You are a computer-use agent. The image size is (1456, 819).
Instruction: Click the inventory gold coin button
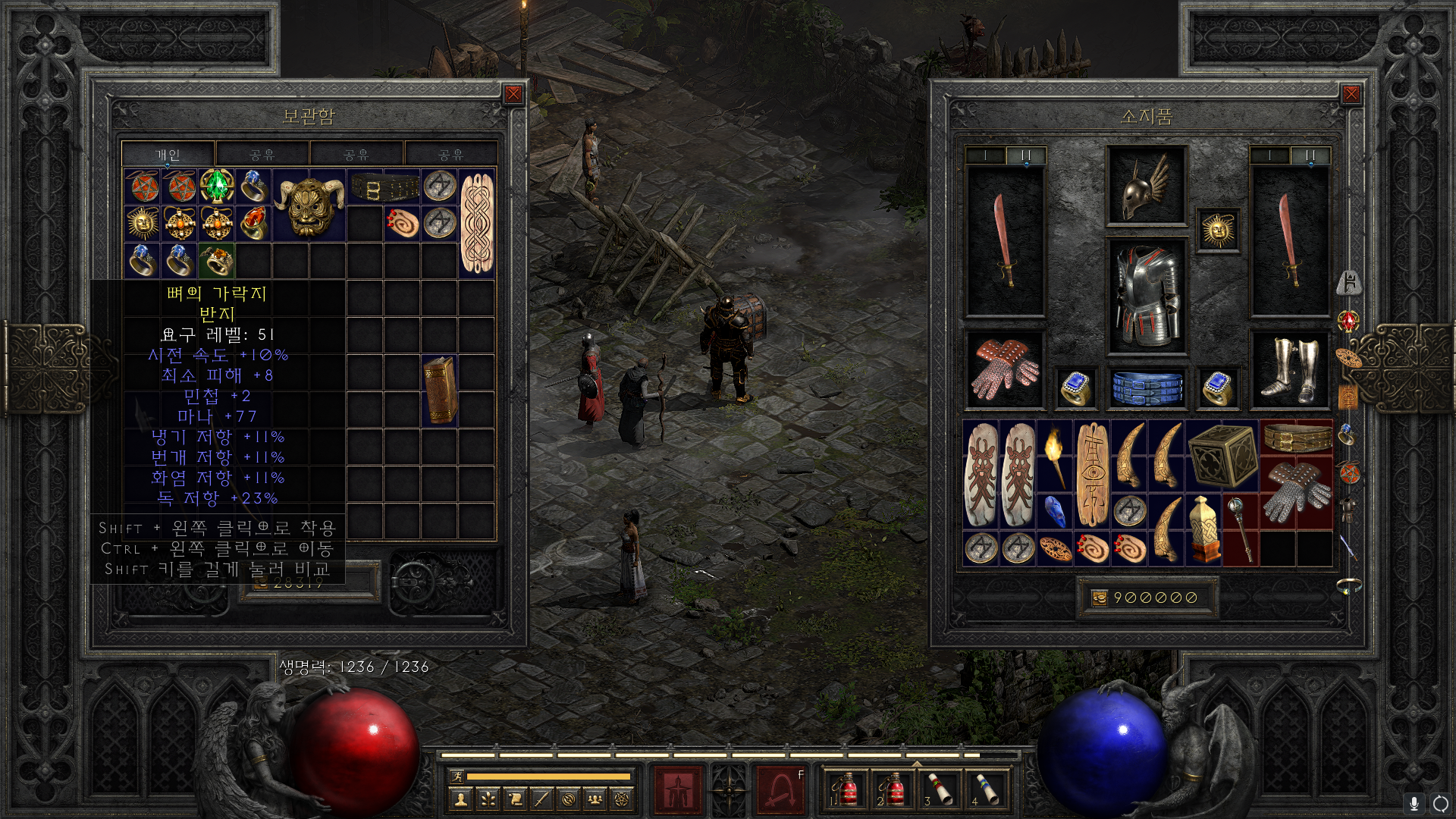pyautogui.click(x=1099, y=598)
